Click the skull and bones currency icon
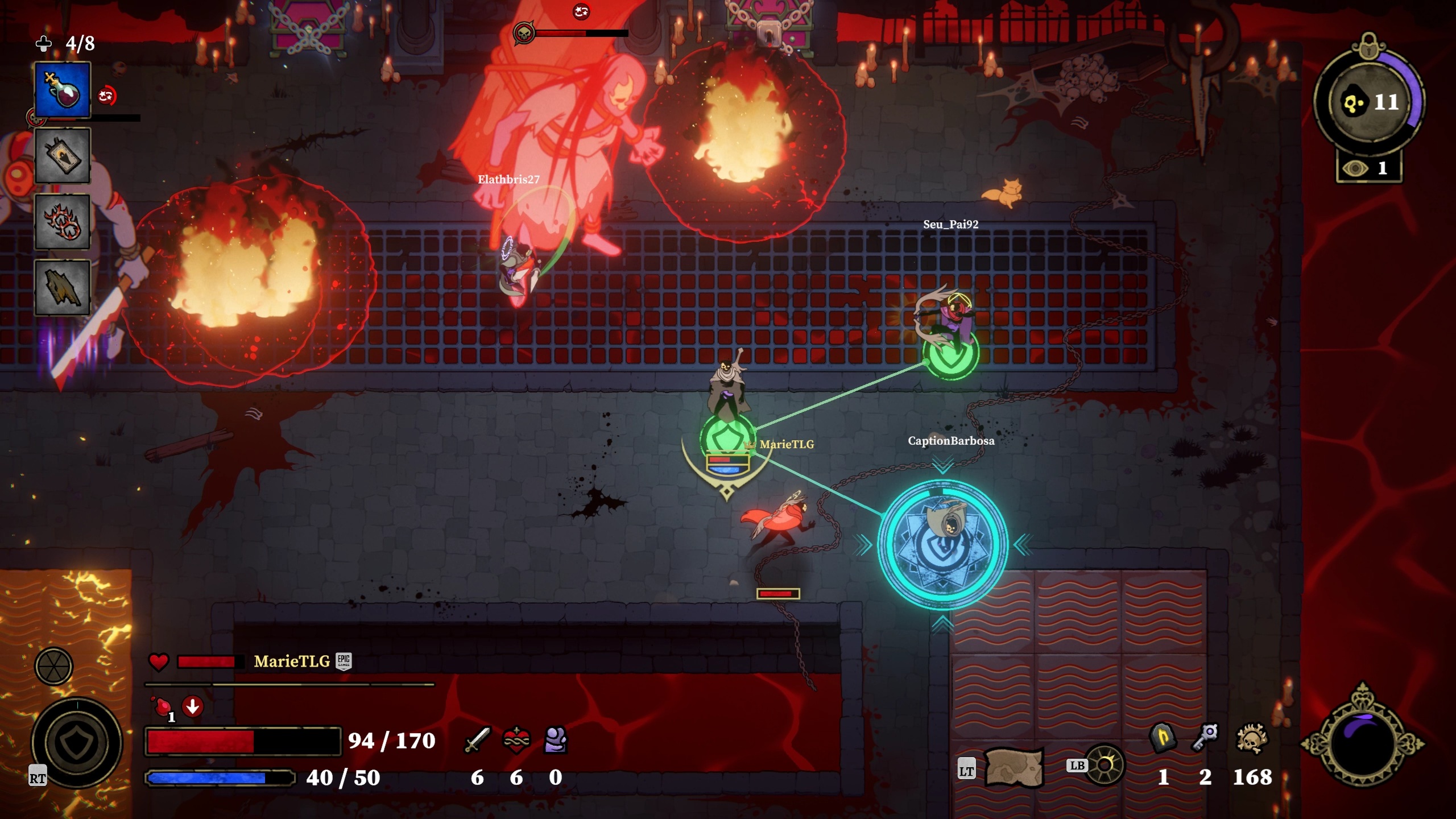This screenshot has width=1456, height=819. 1251,739
